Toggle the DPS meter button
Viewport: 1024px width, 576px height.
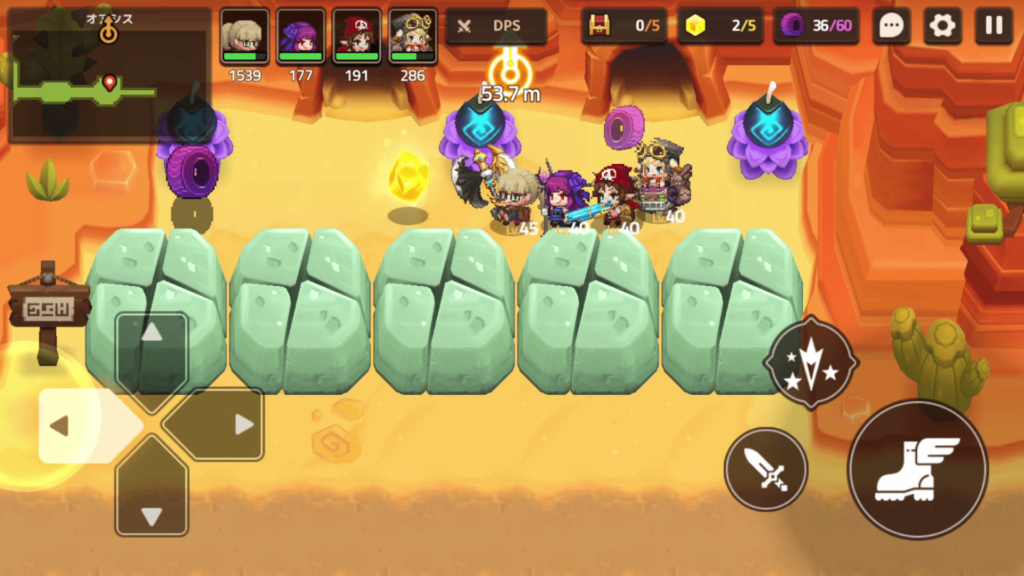(496, 27)
